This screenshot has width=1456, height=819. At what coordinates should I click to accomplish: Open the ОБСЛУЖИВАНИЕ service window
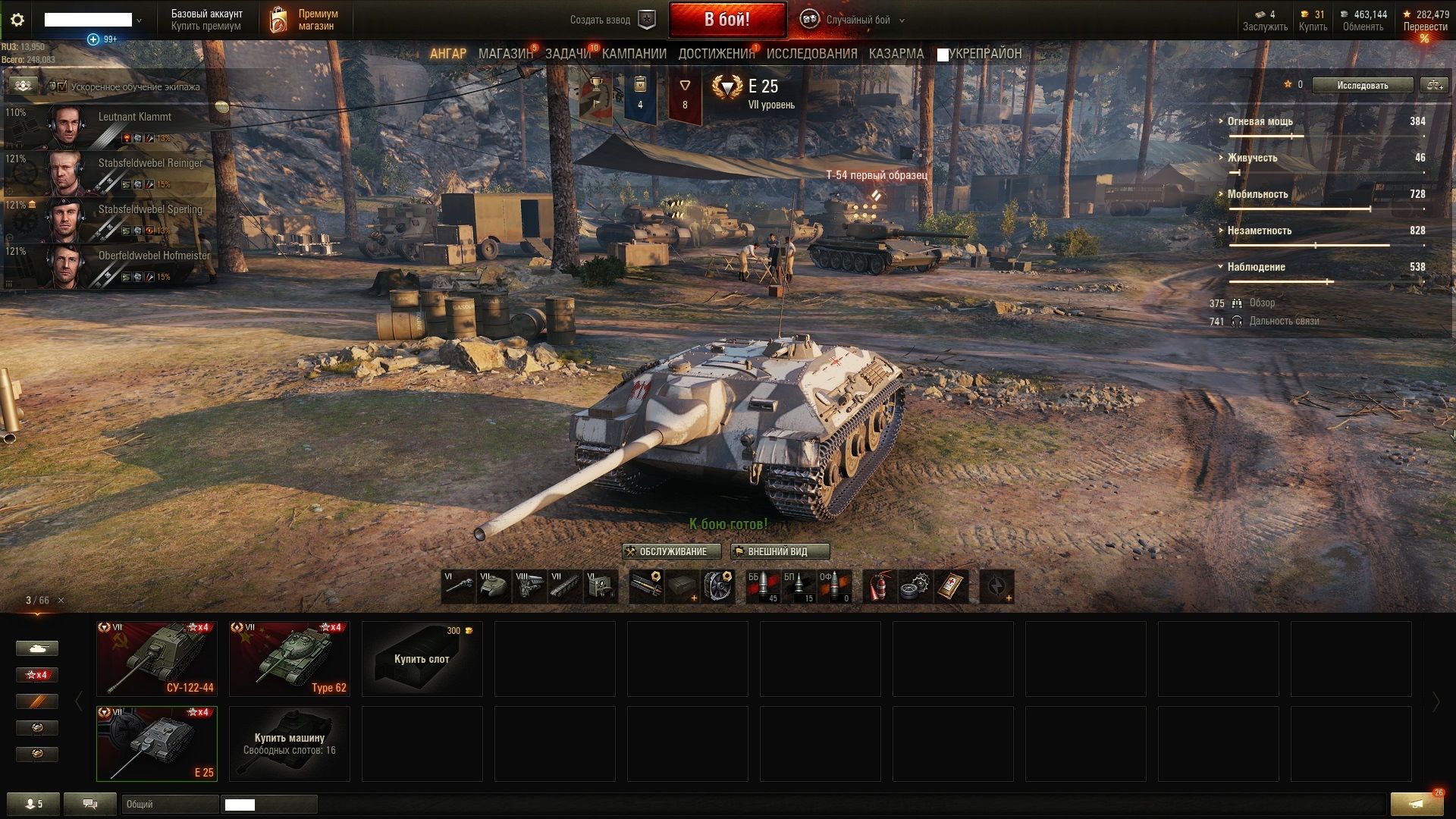pos(665,551)
